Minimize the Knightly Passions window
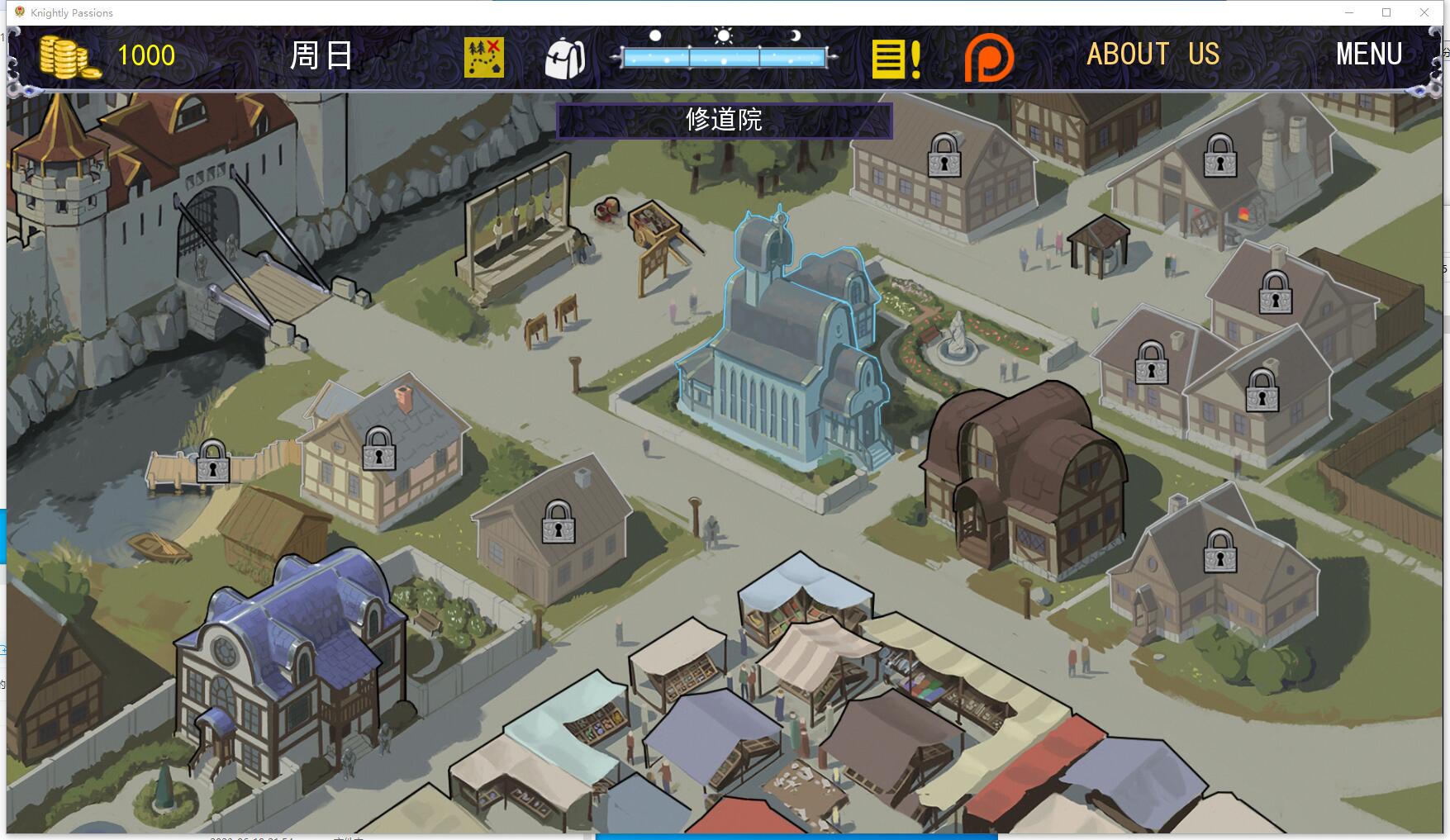Screen dimensions: 1450x840 (x=1349, y=12)
